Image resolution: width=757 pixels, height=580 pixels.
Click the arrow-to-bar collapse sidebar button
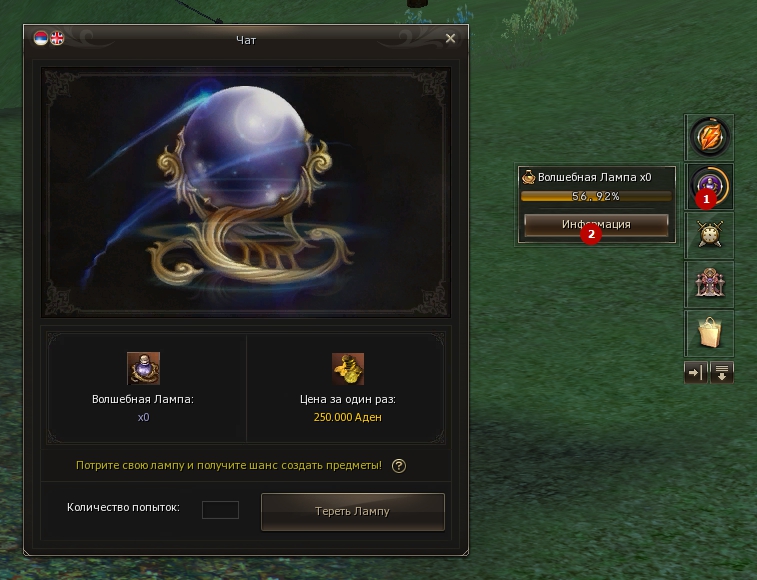pos(695,372)
